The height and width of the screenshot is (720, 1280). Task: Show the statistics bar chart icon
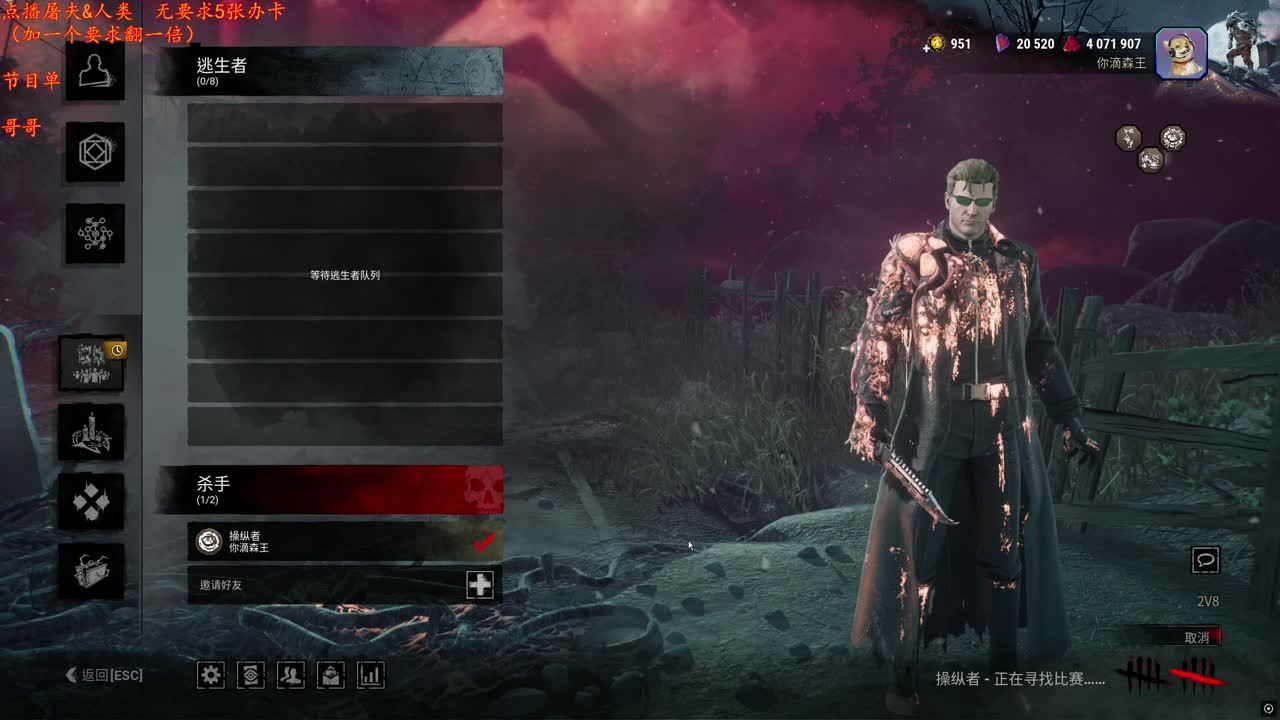click(371, 675)
